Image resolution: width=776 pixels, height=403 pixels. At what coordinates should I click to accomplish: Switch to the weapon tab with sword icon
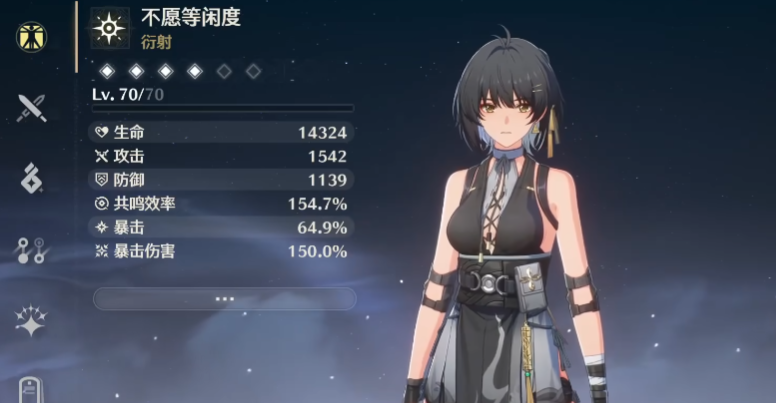32,107
